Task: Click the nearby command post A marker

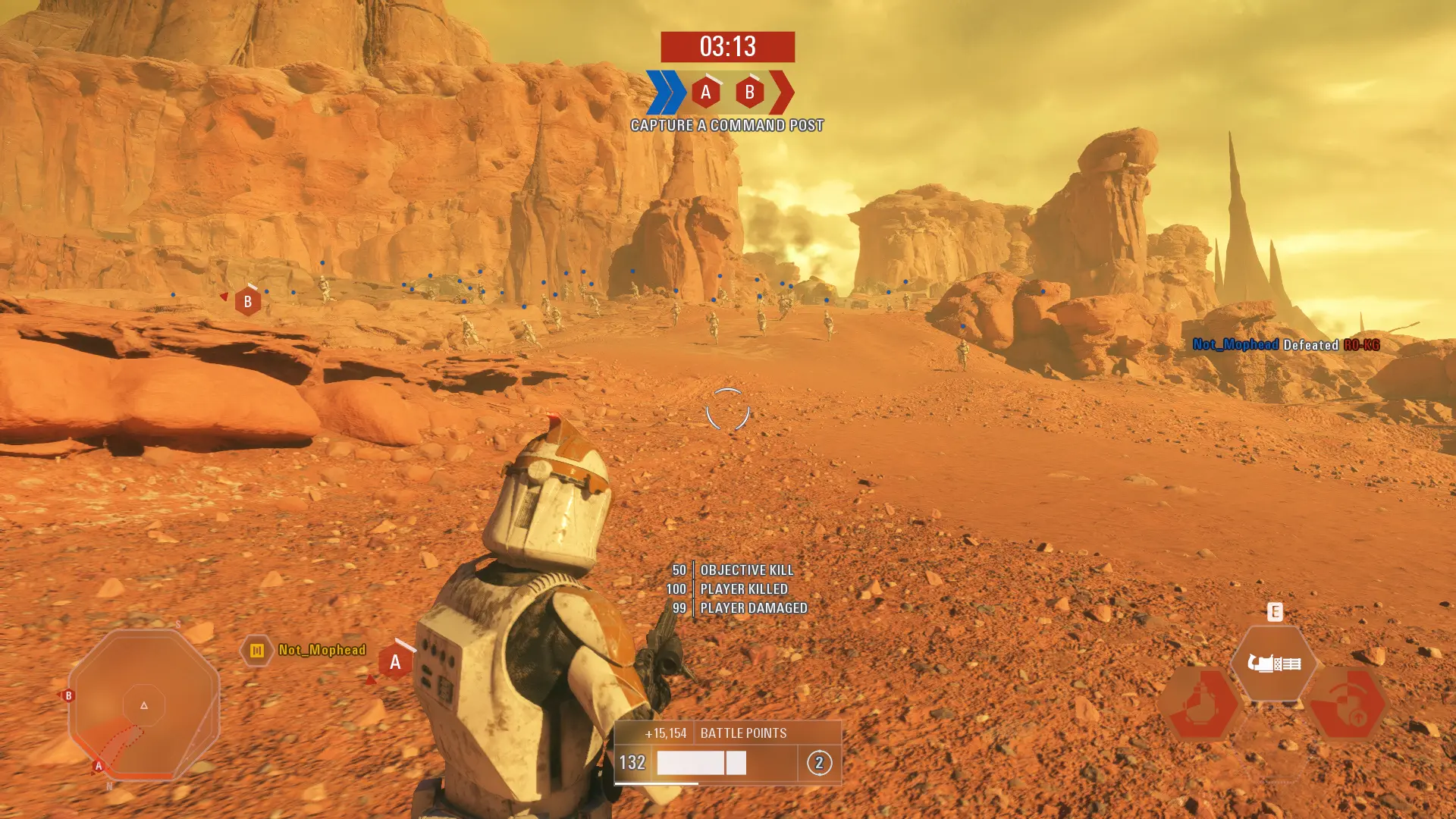Action: (x=395, y=662)
